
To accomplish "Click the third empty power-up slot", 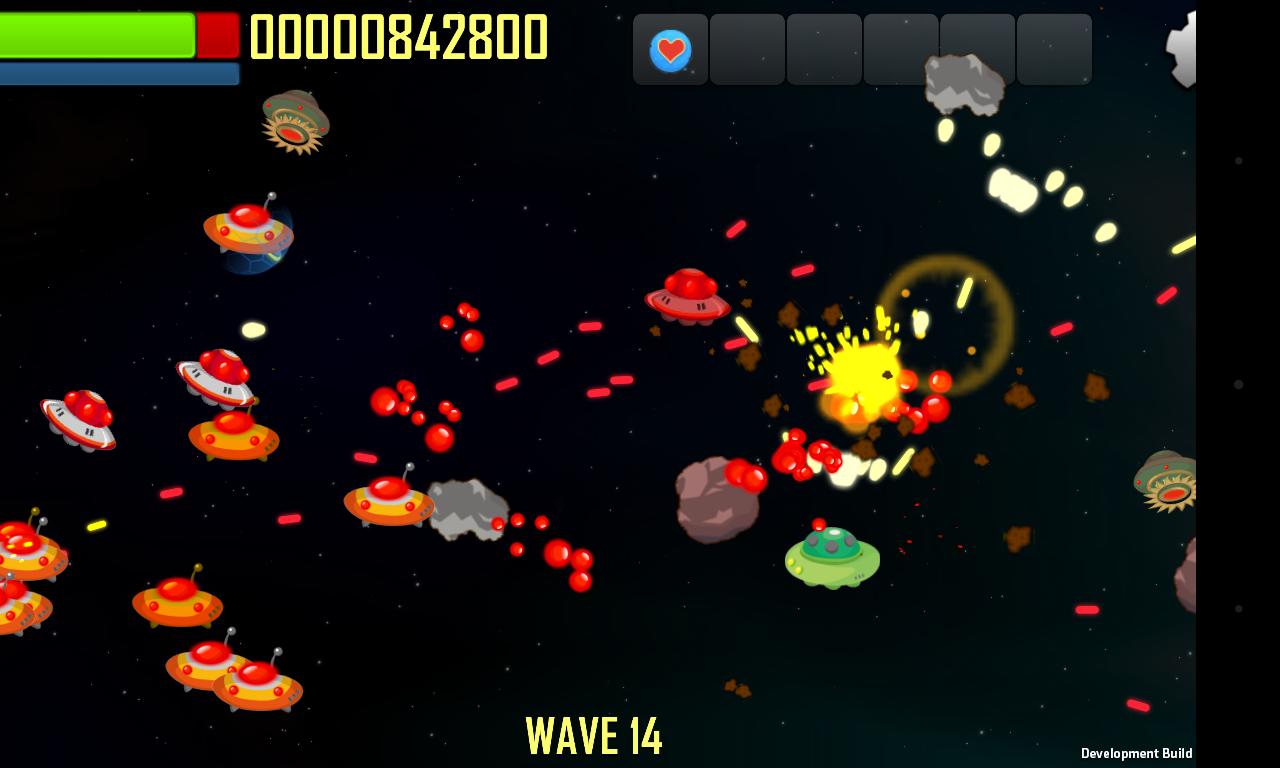I will click(825, 49).
